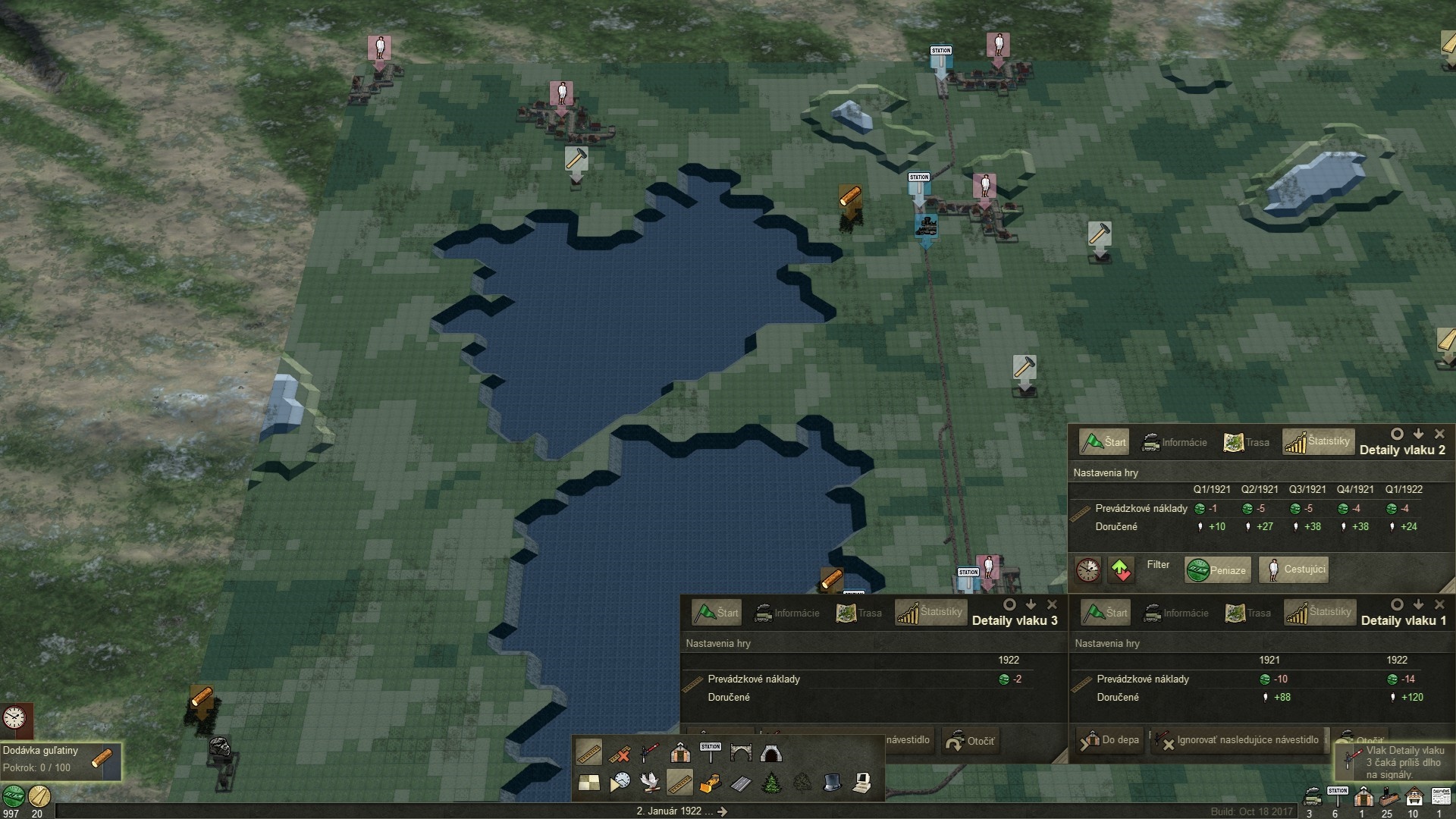The height and width of the screenshot is (819, 1456).
Task: Click the train waiting on signals notification
Action: click(1395, 761)
